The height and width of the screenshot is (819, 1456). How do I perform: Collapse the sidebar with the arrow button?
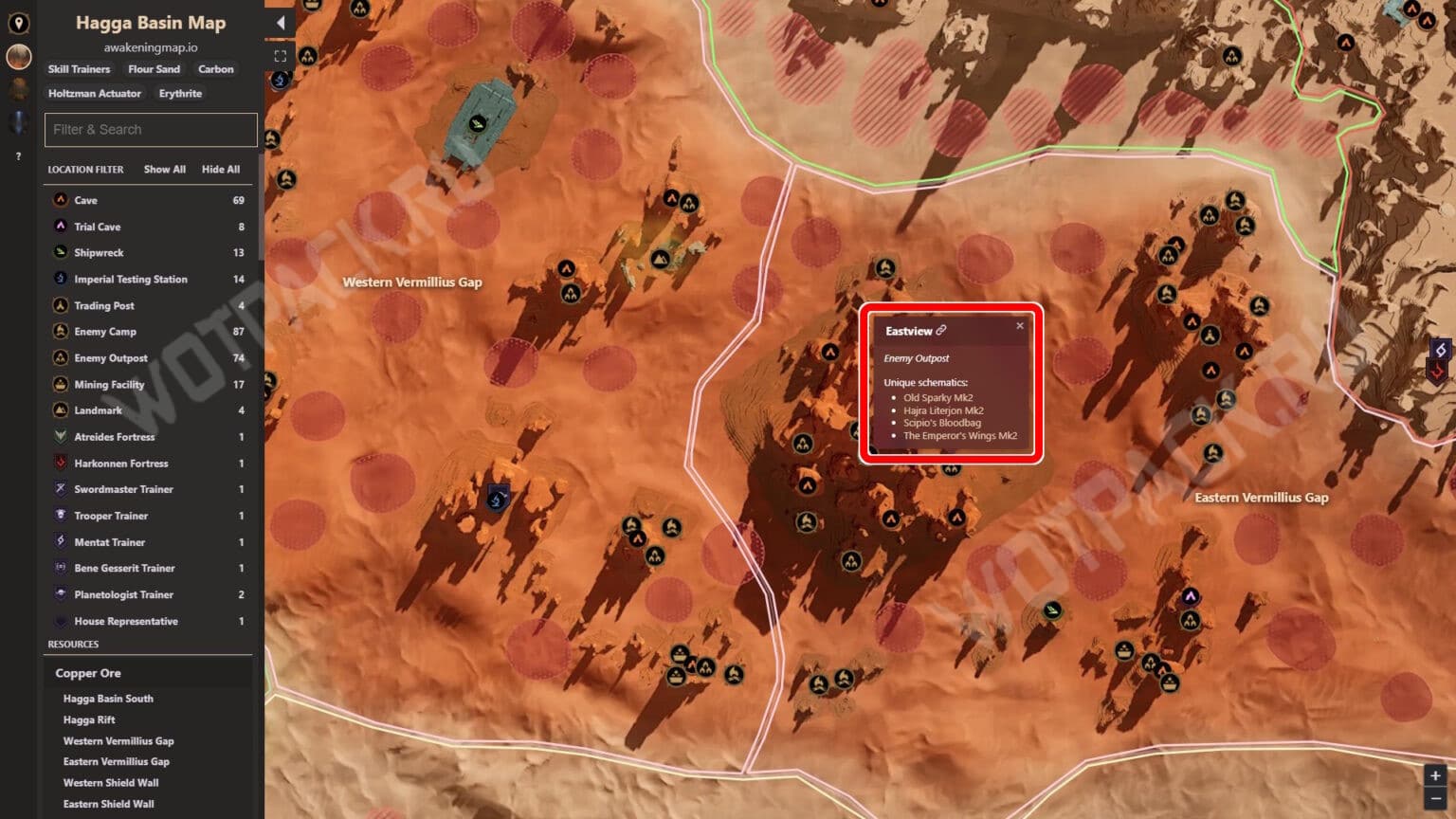click(x=280, y=21)
